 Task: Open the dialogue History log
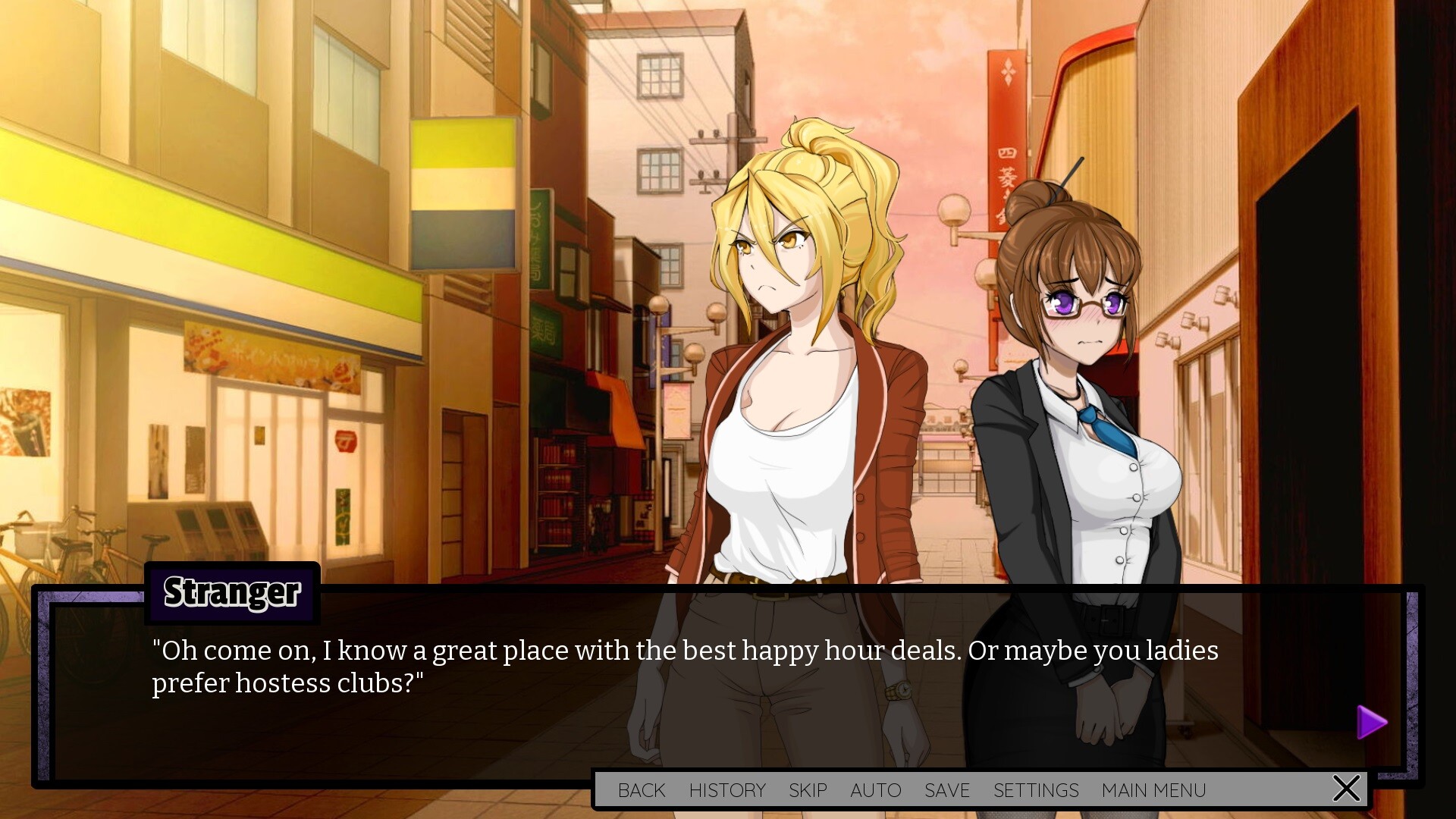point(727,790)
